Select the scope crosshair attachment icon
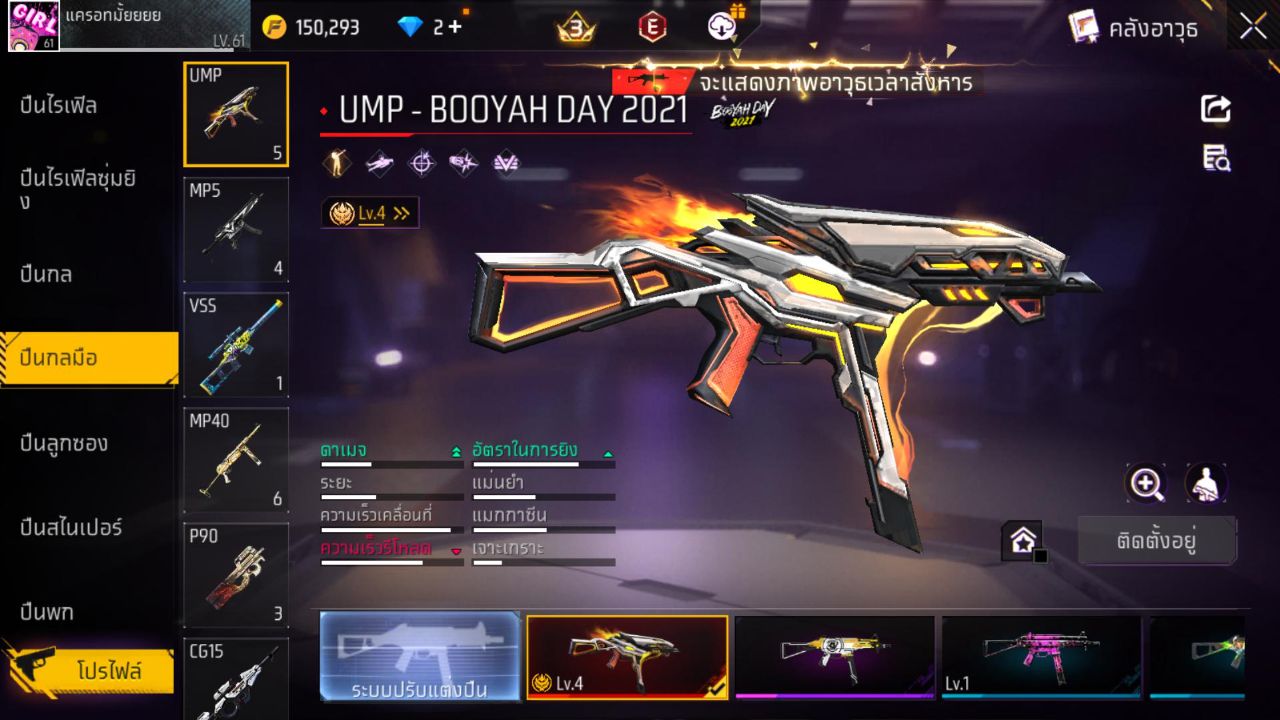This screenshot has width=1280, height=720. [x=420, y=162]
